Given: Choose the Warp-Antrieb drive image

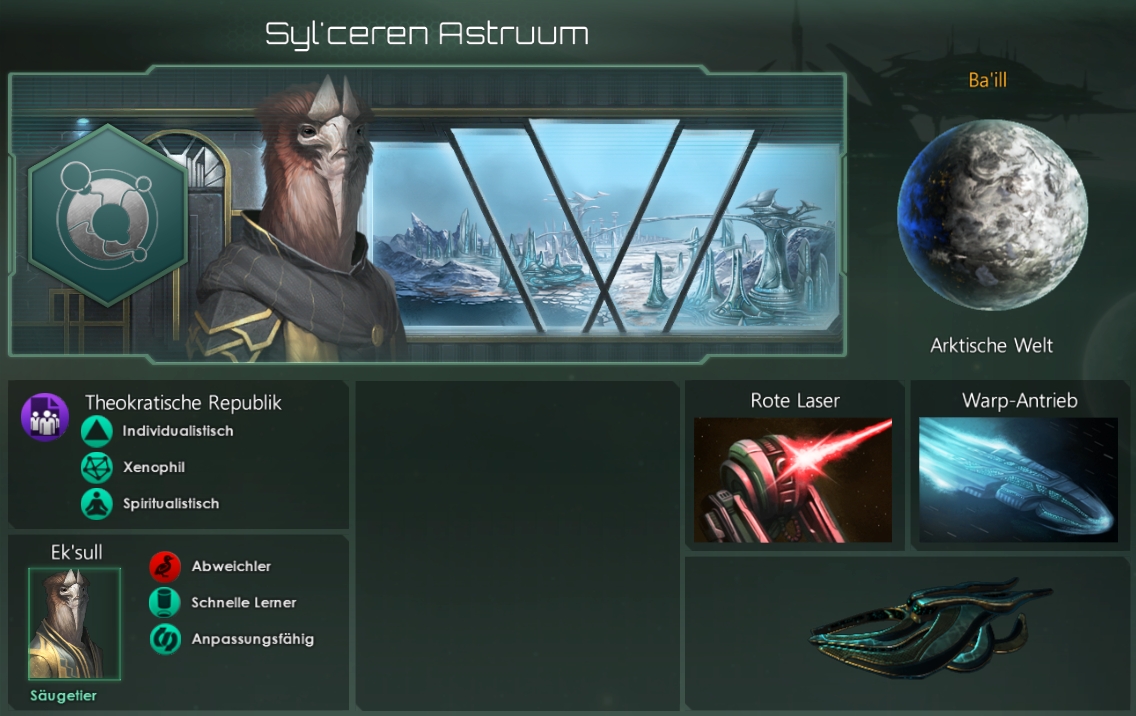Looking at the screenshot, I should click(x=1018, y=480).
